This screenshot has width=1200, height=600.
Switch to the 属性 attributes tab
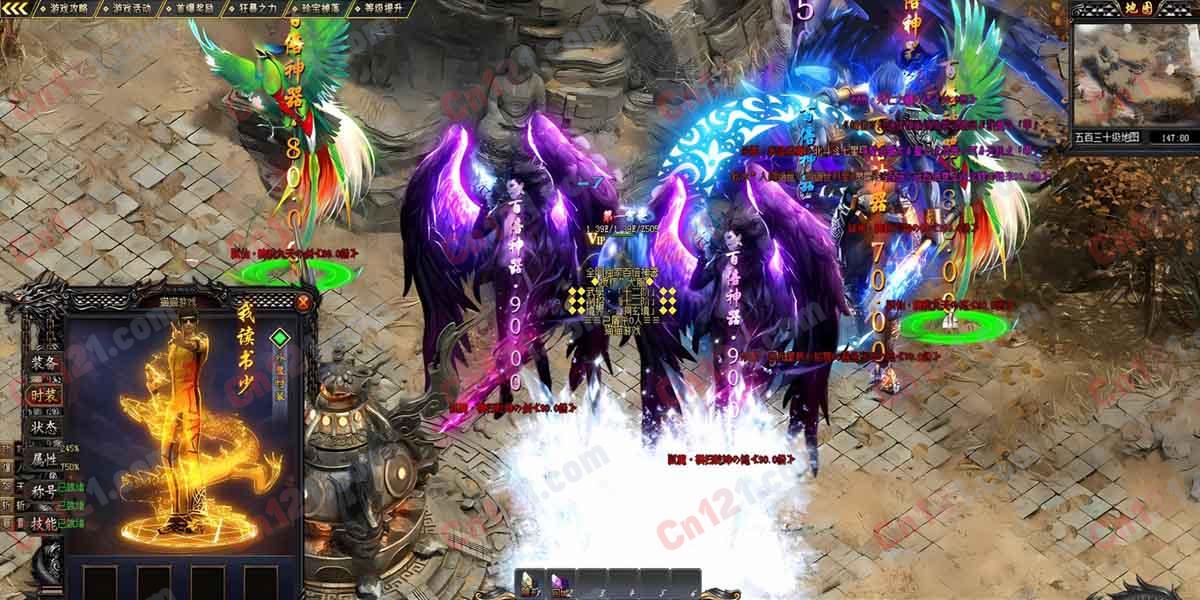pos(44,459)
